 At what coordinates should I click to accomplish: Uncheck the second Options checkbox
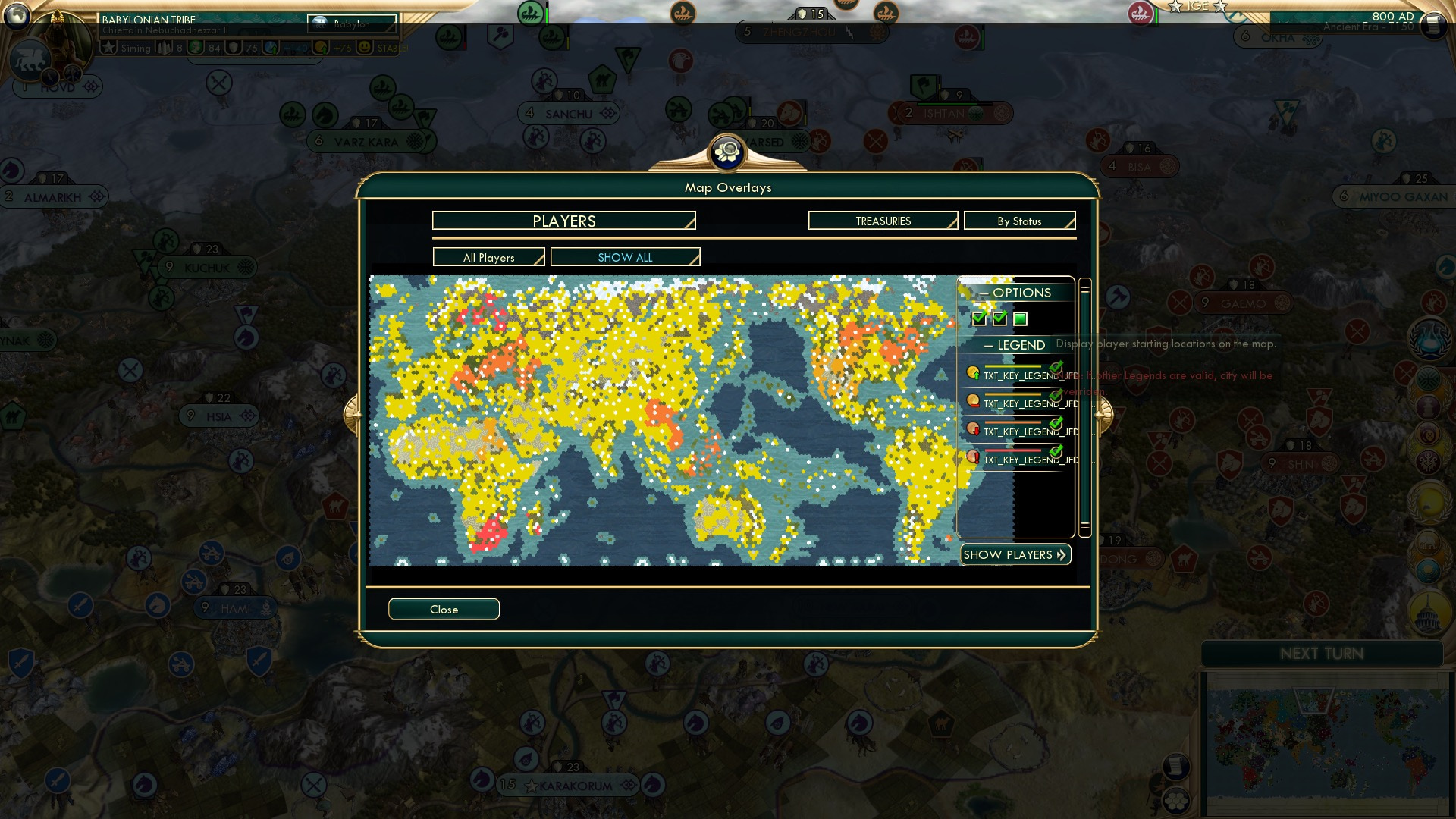pos(999,319)
